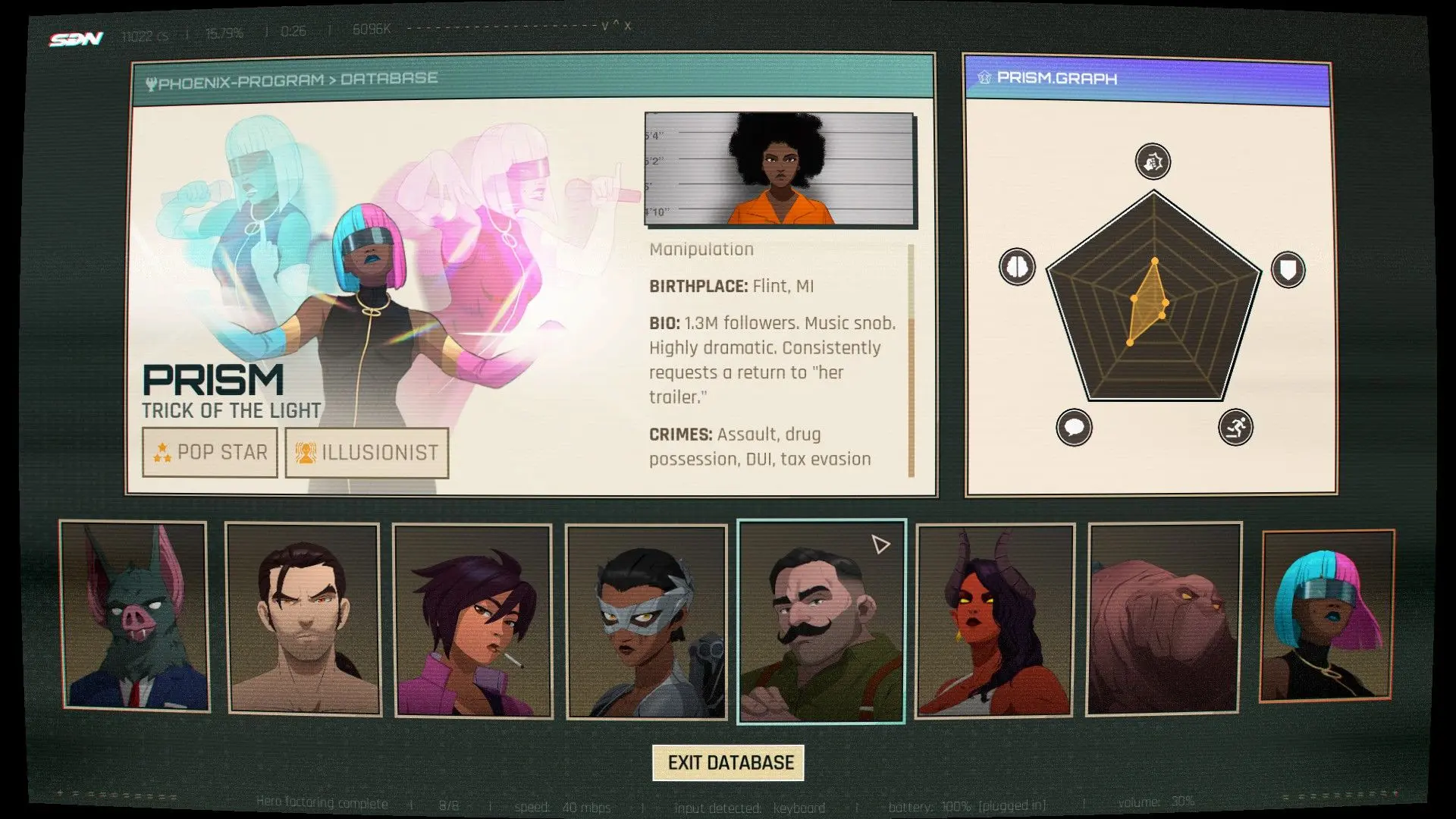
Task: Select the illusionist icon beside the ILLUSIONIST label
Action: click(x=305, y=451)
